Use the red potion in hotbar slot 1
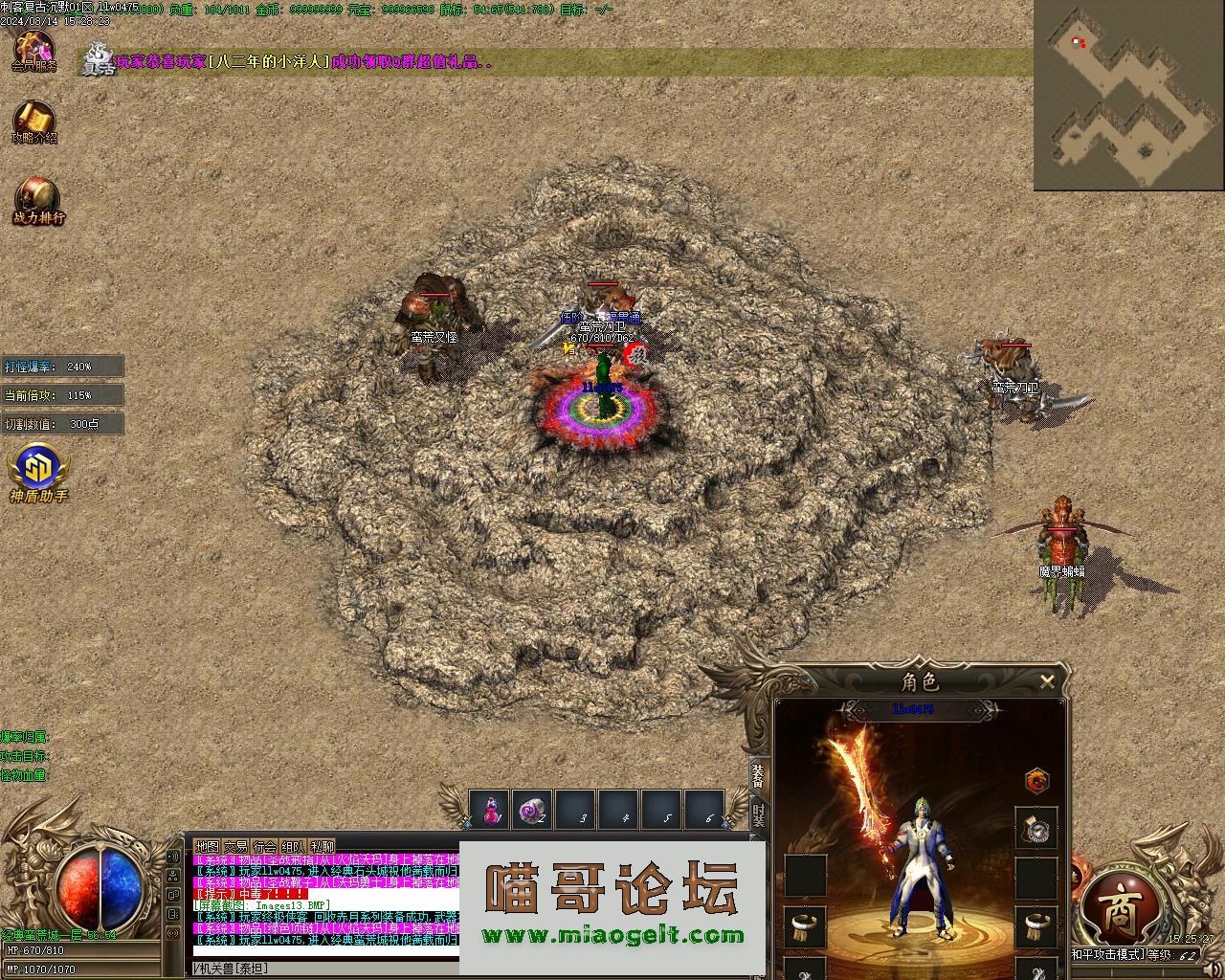 490,810
